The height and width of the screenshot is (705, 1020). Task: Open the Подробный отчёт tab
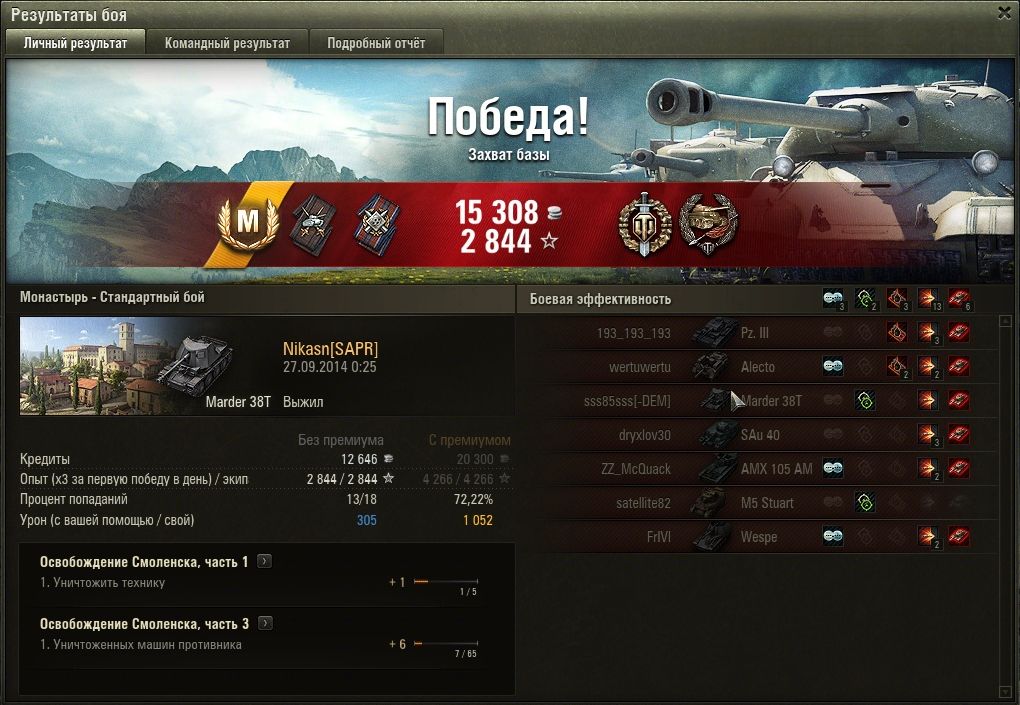(x=376, y=43)
